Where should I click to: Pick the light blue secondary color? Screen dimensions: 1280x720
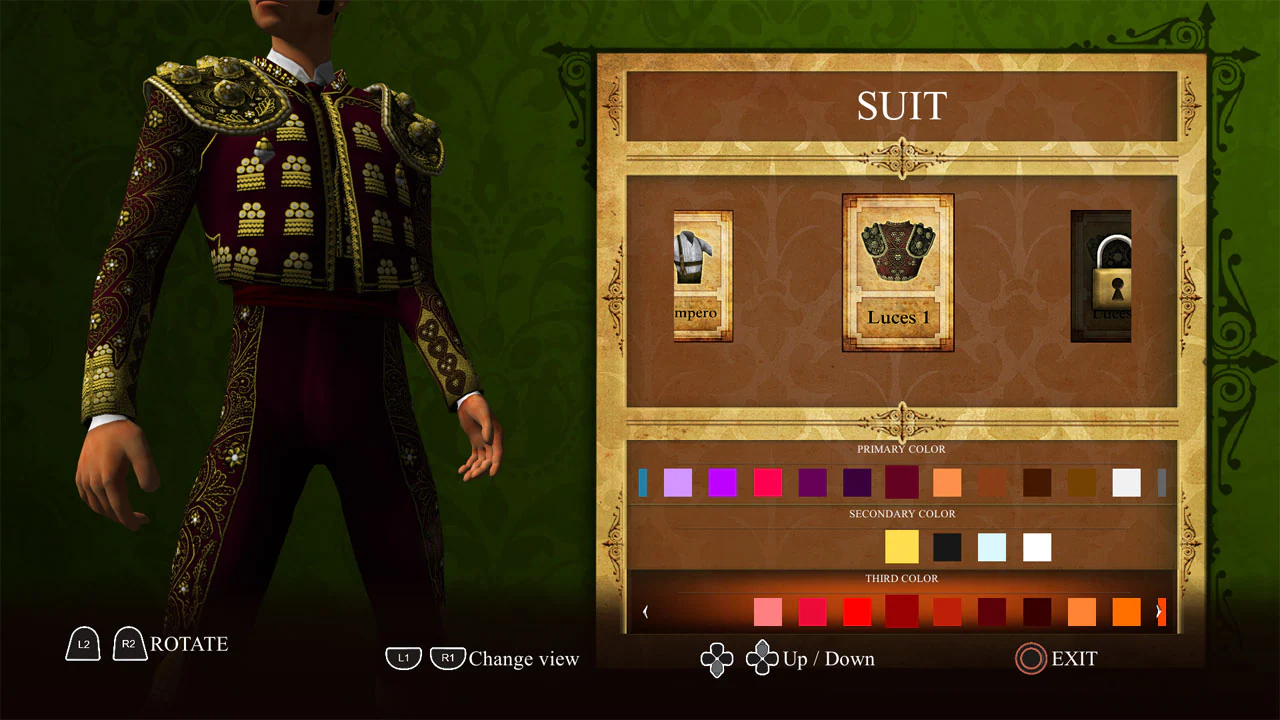click(x=991, y=546)
